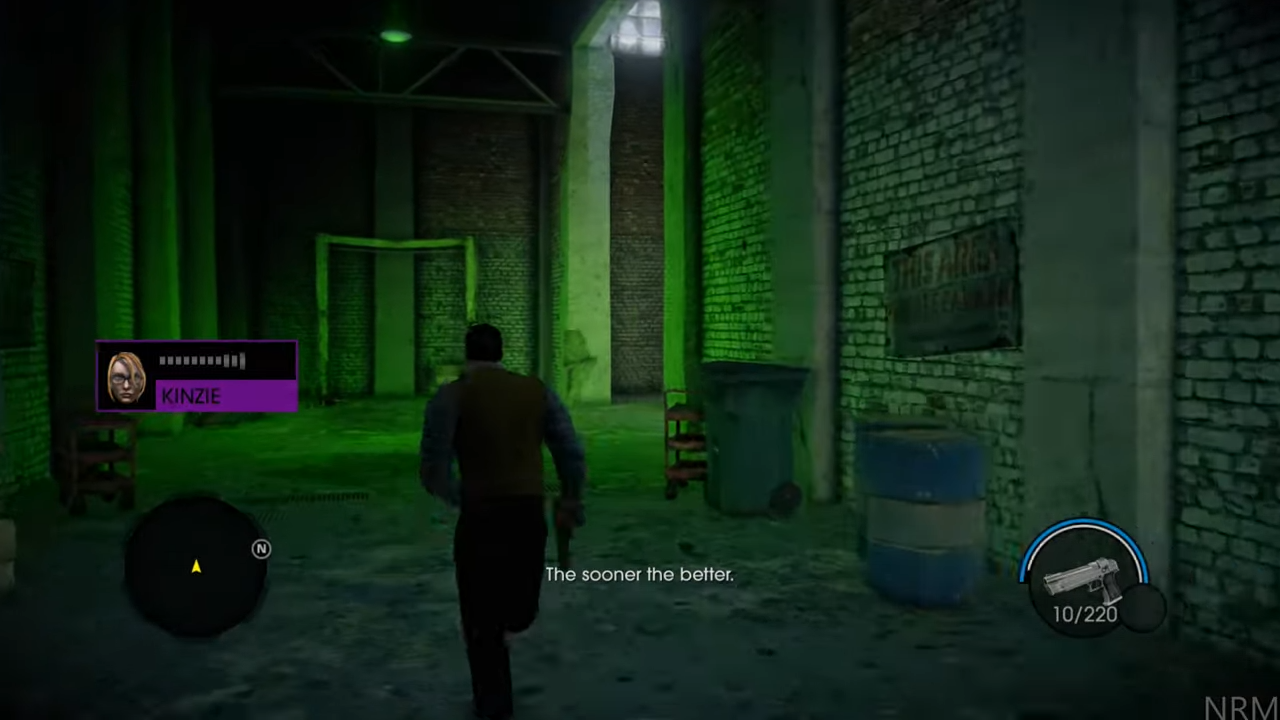This screenshot has width=1280, height=720.
Task: Select the player arrow on the minimap
Action: pyautogui.click(x=196, y=567)
